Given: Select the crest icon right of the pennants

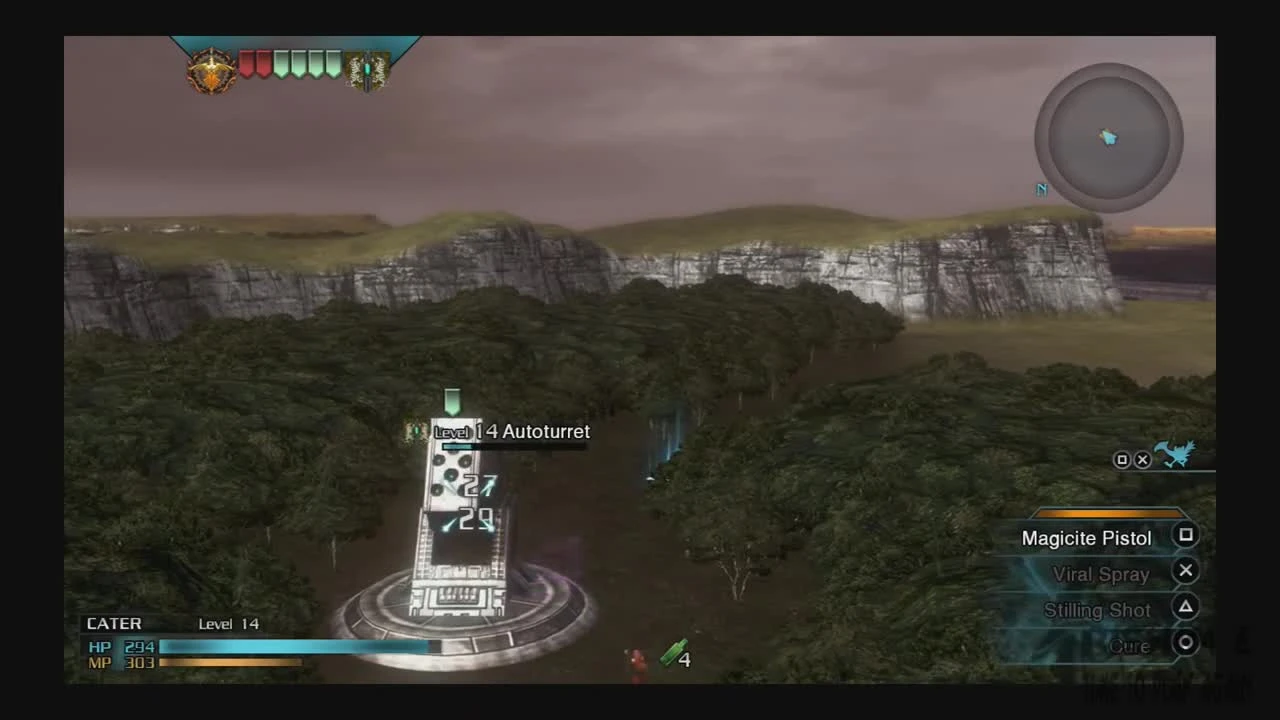Looking at the screenshot, I should pos(367,68).
